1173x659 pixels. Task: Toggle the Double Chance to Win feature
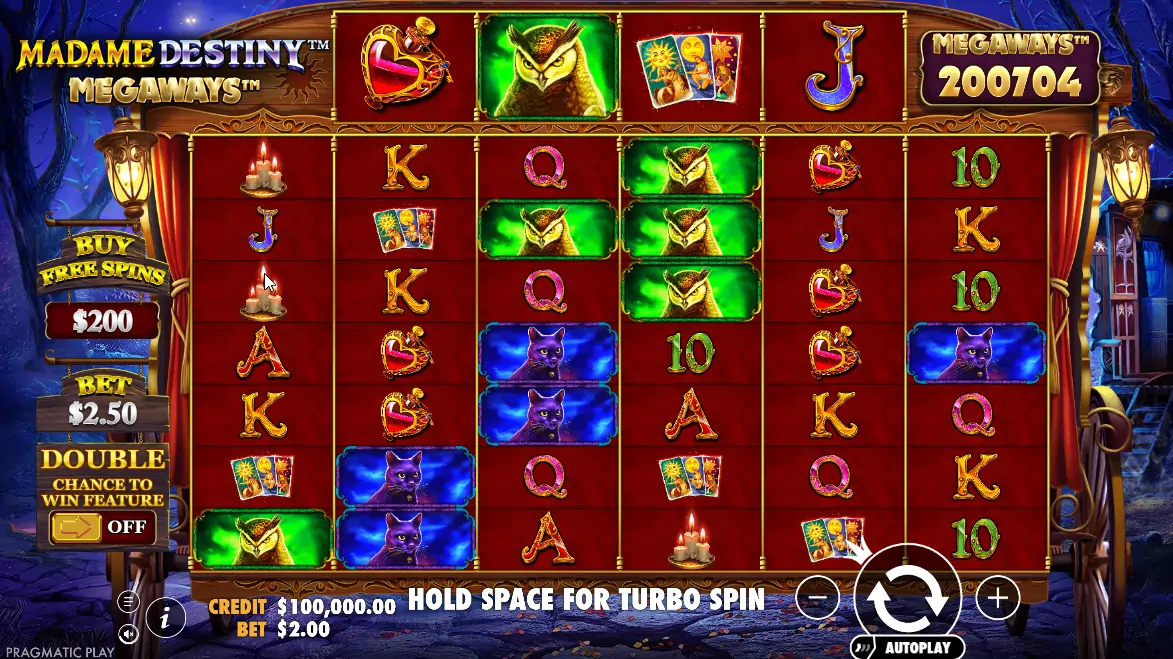101,526
